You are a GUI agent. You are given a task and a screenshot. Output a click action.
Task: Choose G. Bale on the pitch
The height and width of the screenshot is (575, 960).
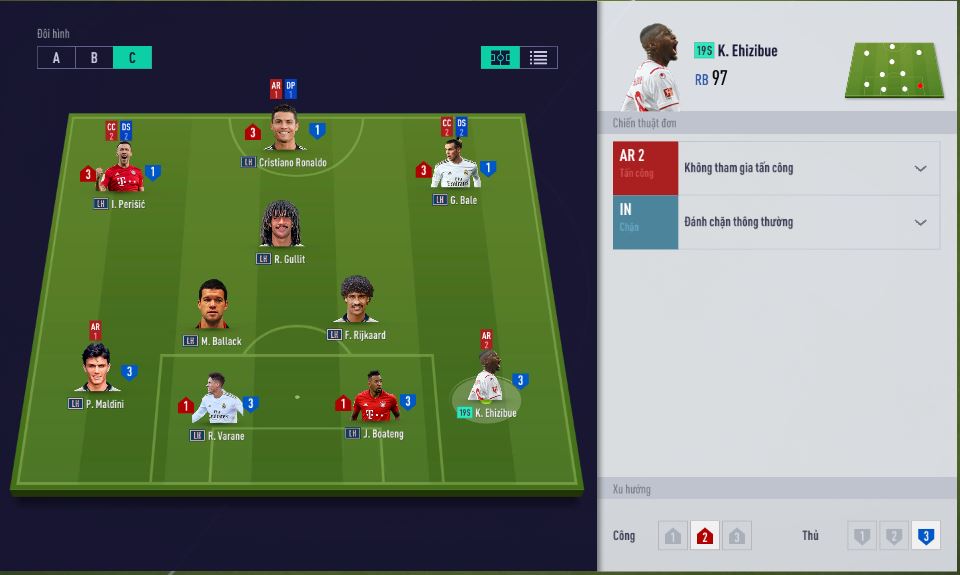[455, 168]
